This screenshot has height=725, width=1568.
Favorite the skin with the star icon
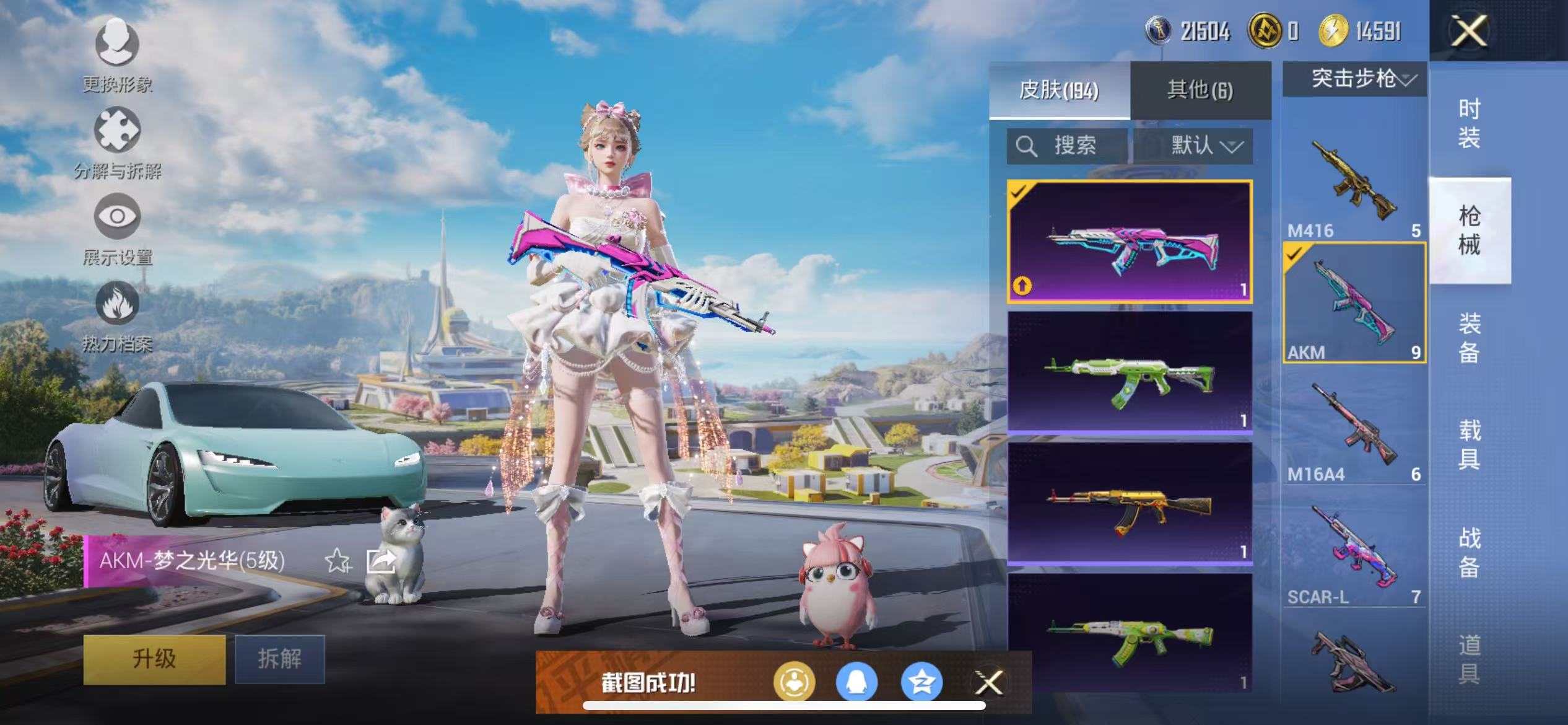pyautogui.click(x=338, y=561)
